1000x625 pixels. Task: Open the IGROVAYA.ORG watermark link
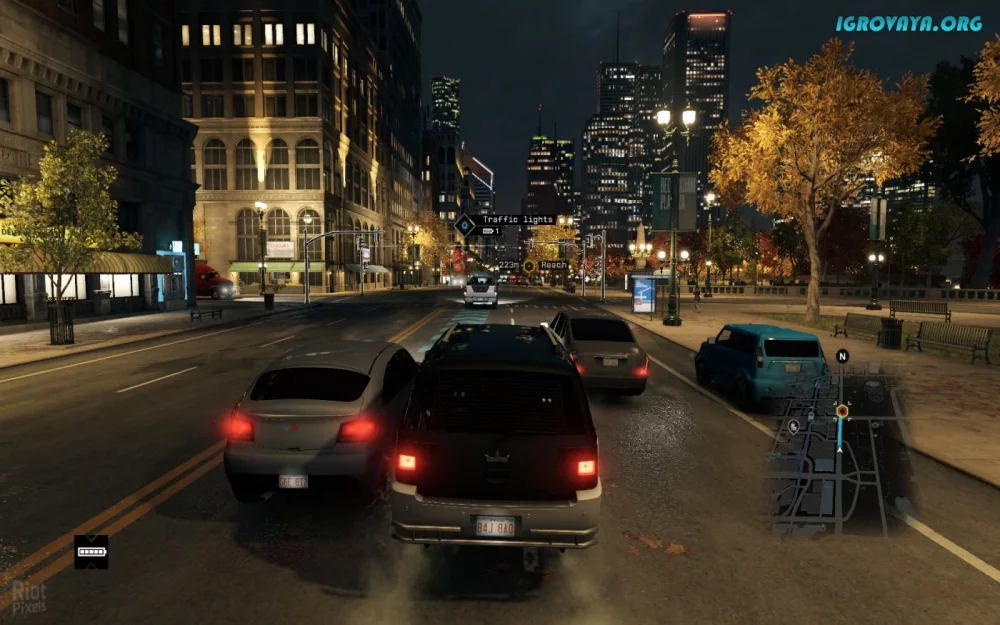pos(909,23)
